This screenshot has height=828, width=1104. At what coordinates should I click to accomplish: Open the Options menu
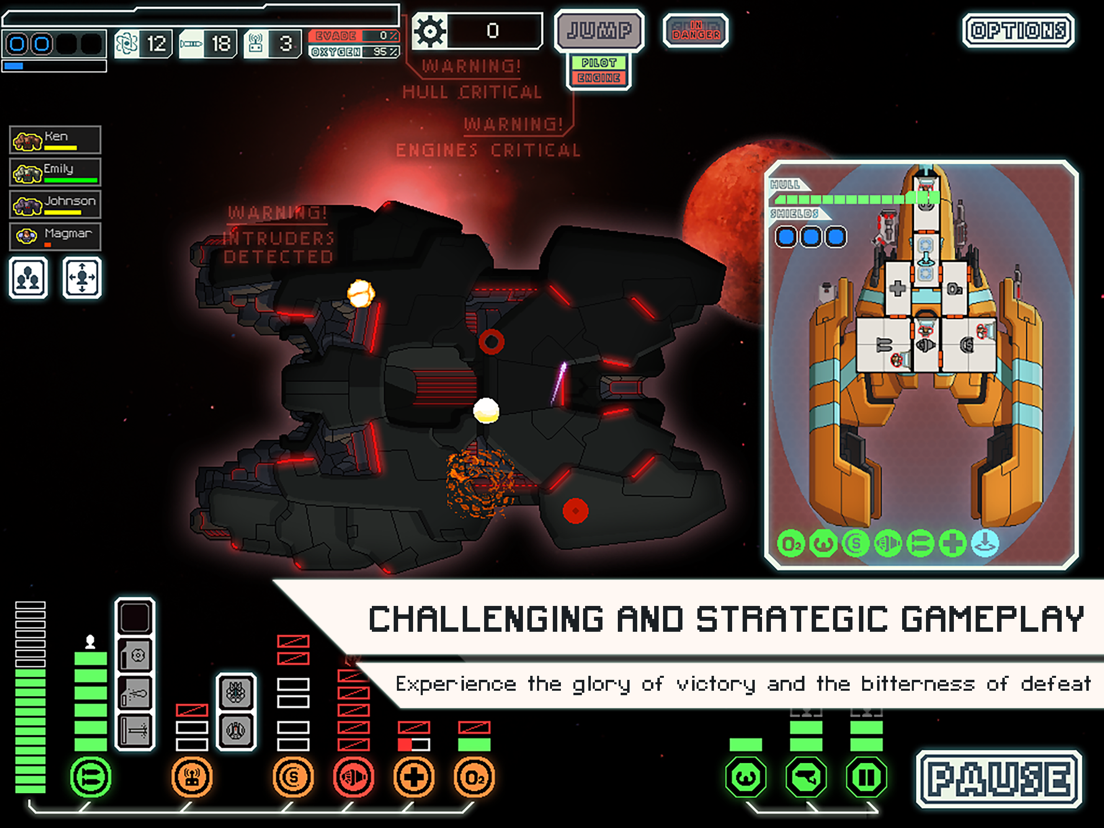click(x=1019, y=30)
